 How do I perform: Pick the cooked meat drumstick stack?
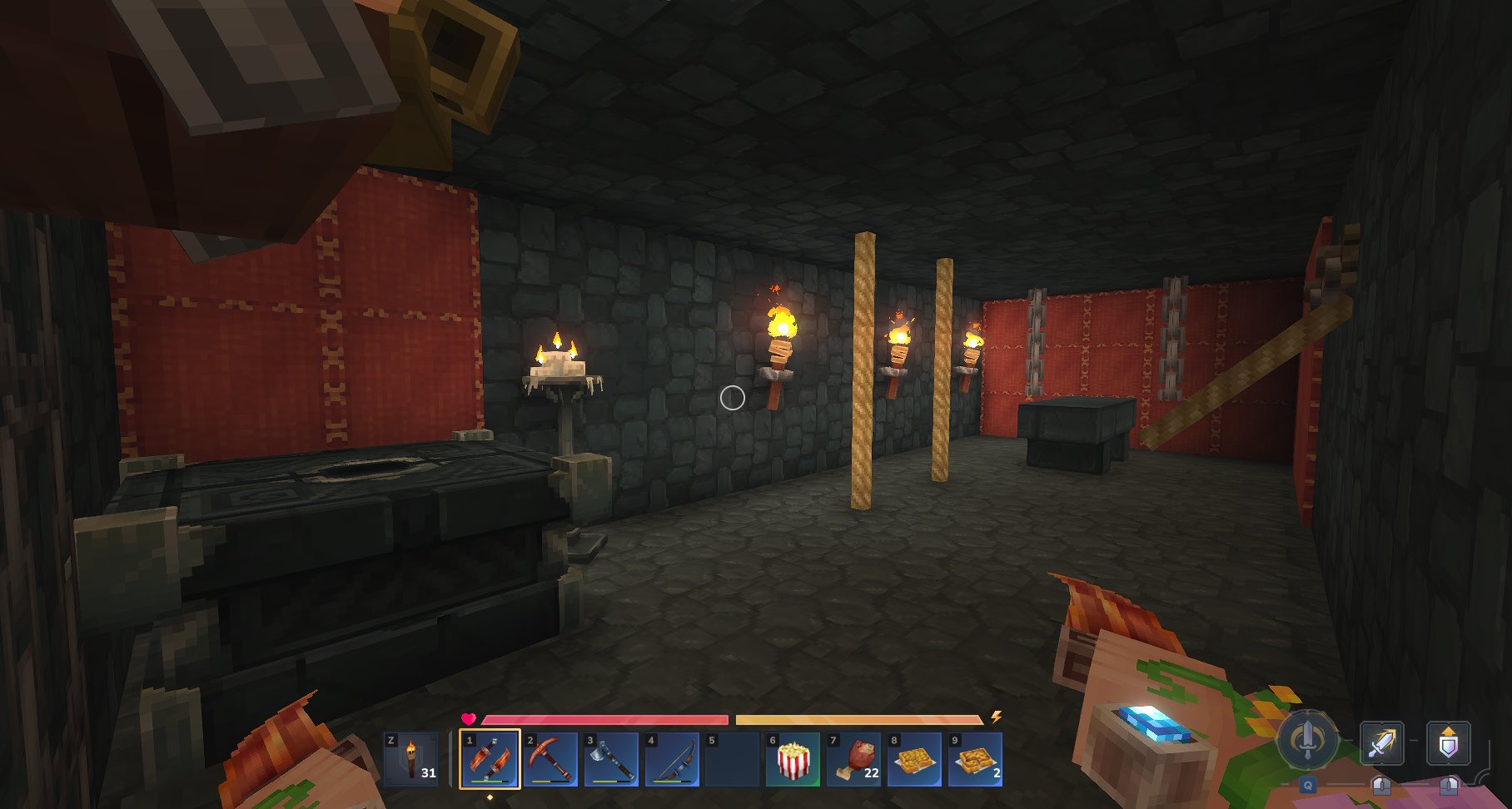pyautogui.click(x=854, y=758)
